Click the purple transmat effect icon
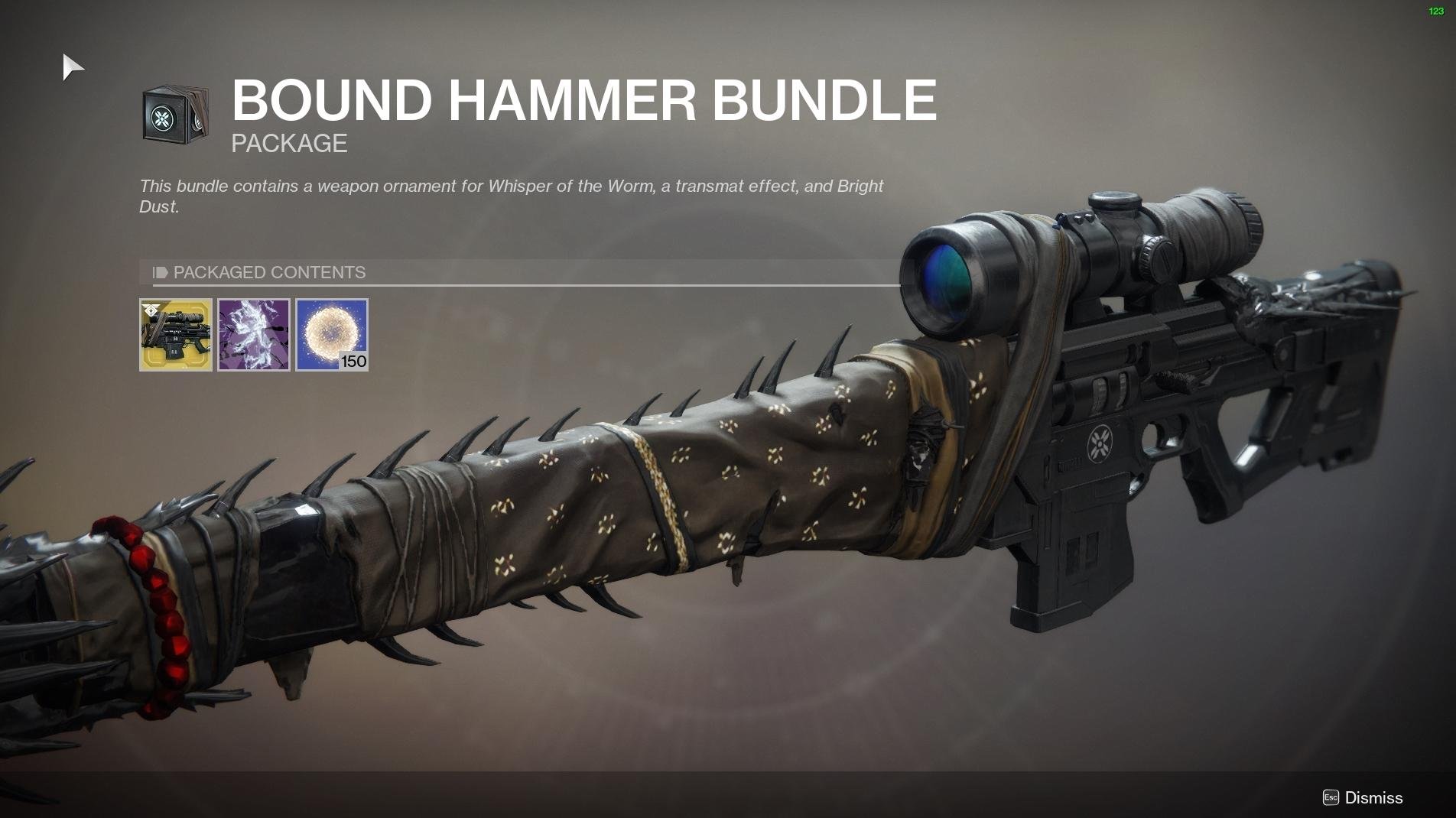The height and width of the screenshot is (818, 1456). point(252,335)
